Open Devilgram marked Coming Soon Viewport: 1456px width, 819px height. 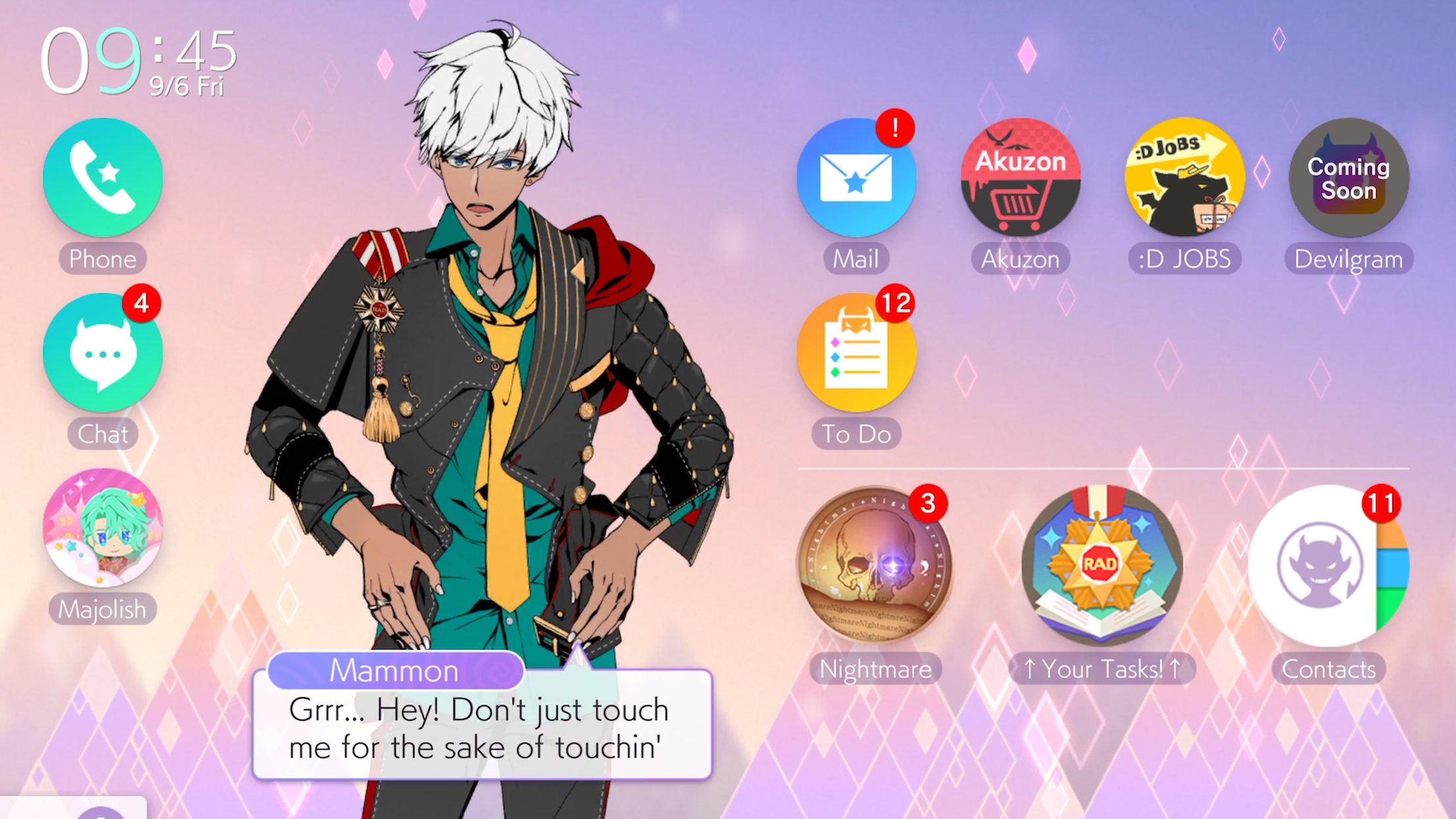click(x=1349, y=177)
